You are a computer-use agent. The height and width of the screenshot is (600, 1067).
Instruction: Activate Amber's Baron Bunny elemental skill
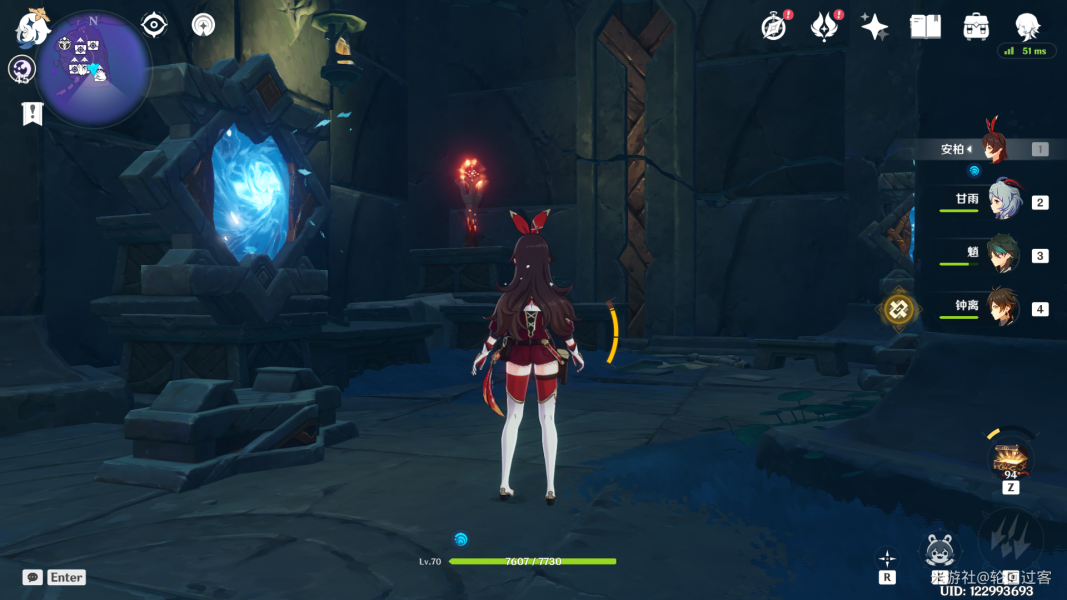click(x=940, y=552)
